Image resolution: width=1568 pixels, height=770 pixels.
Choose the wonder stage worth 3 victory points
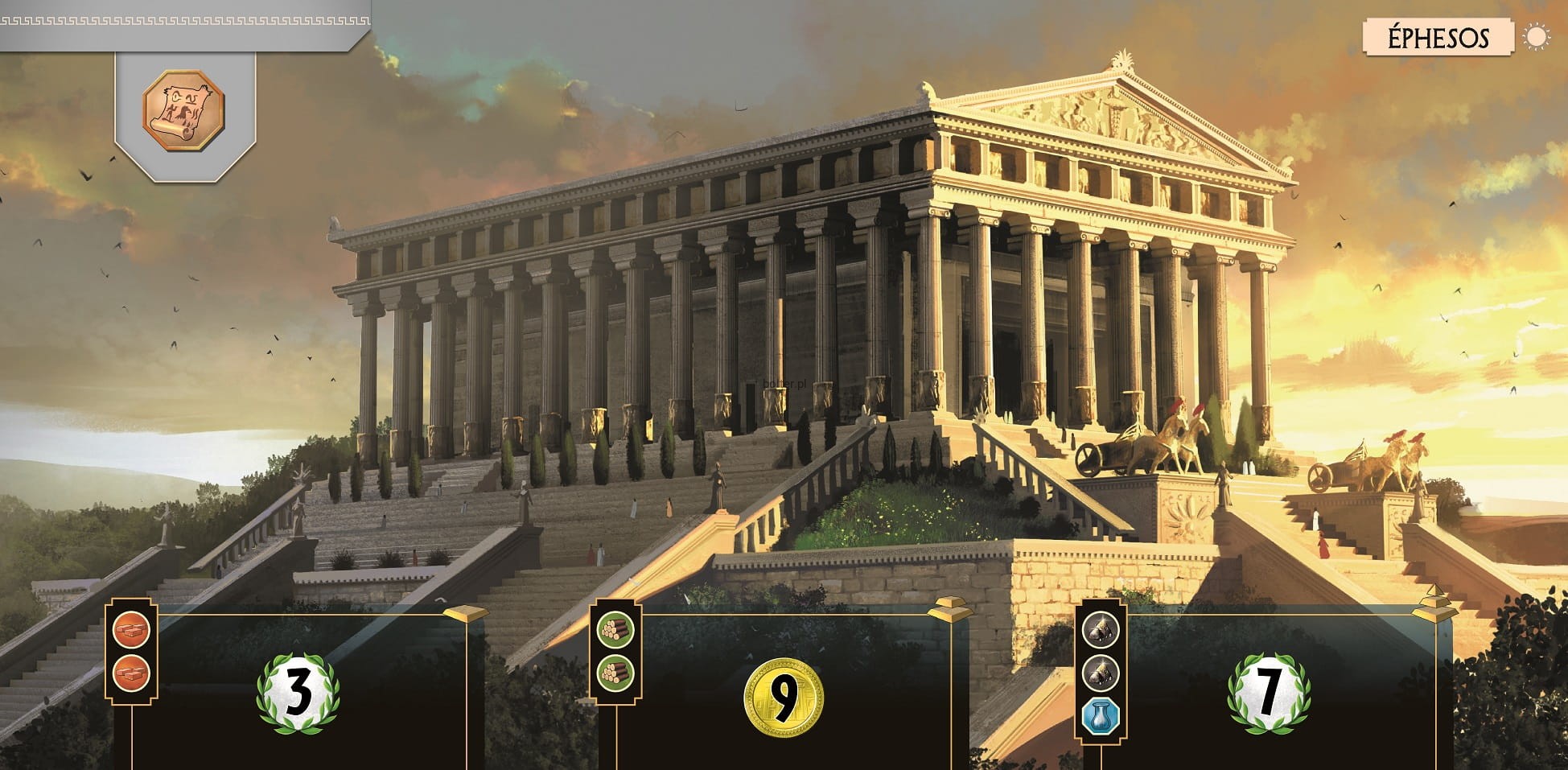(298, 693)
